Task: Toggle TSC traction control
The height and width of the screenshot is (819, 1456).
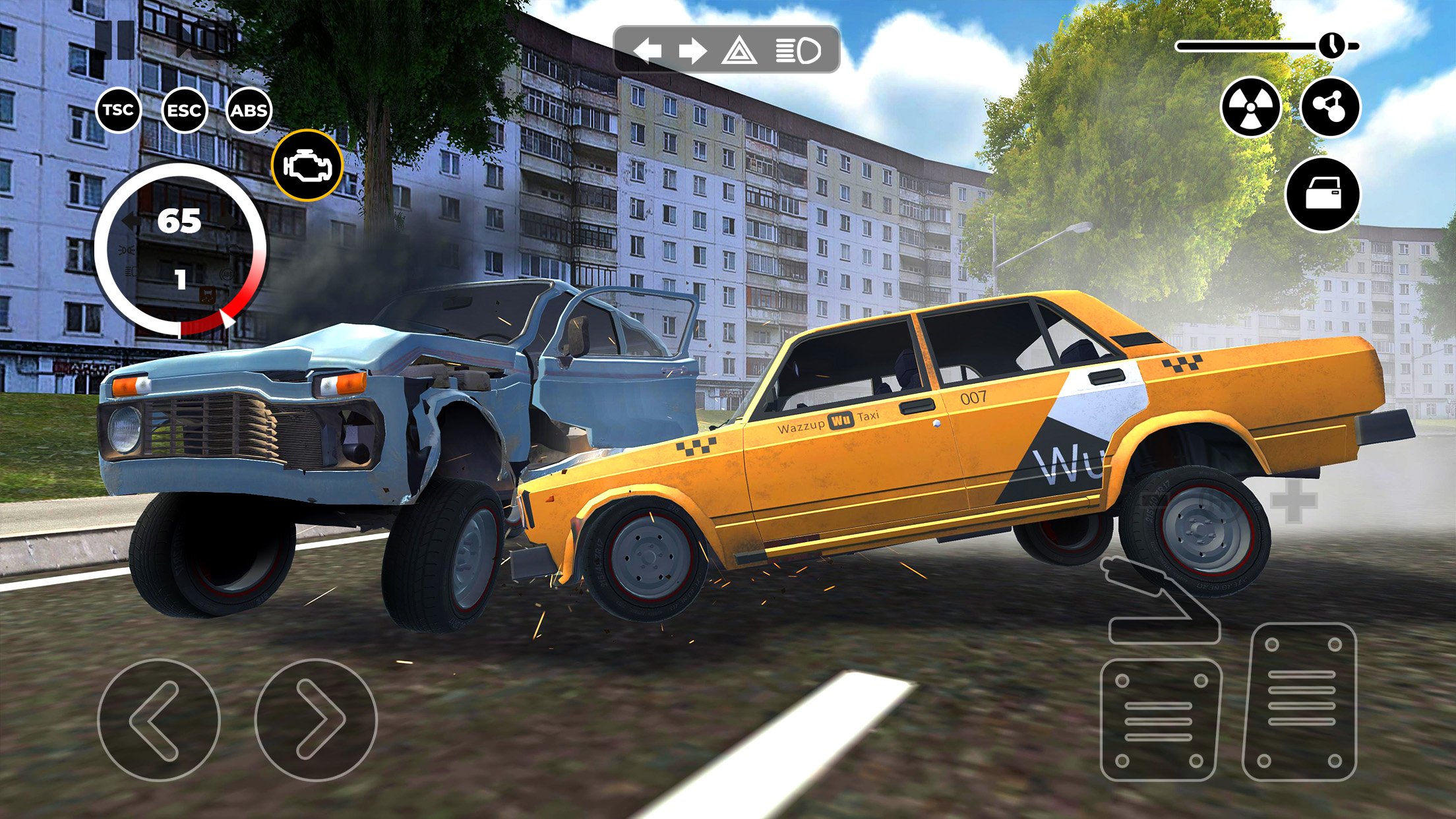Action: pos(119,111)
